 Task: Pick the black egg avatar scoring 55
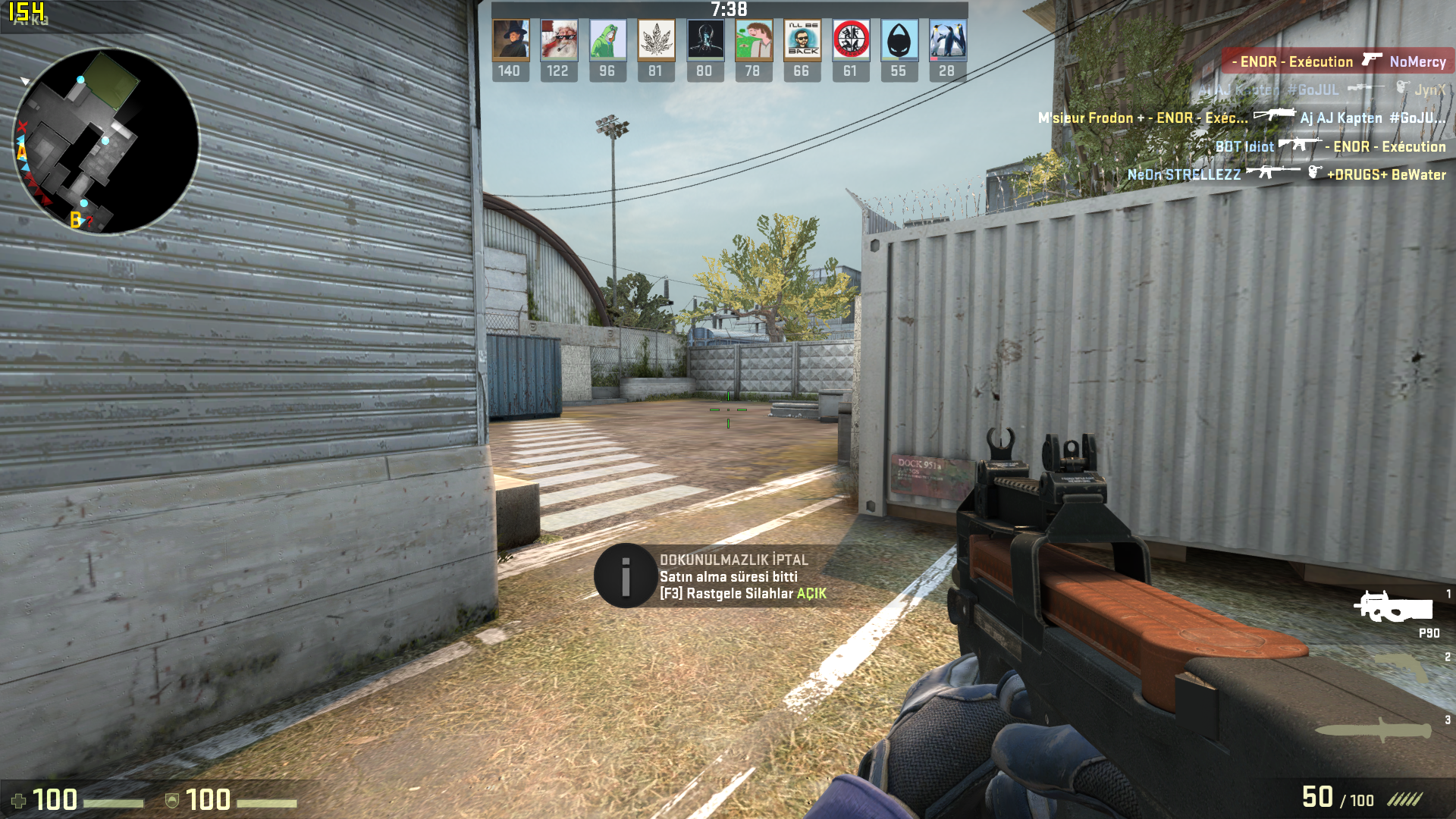[899, 40]
